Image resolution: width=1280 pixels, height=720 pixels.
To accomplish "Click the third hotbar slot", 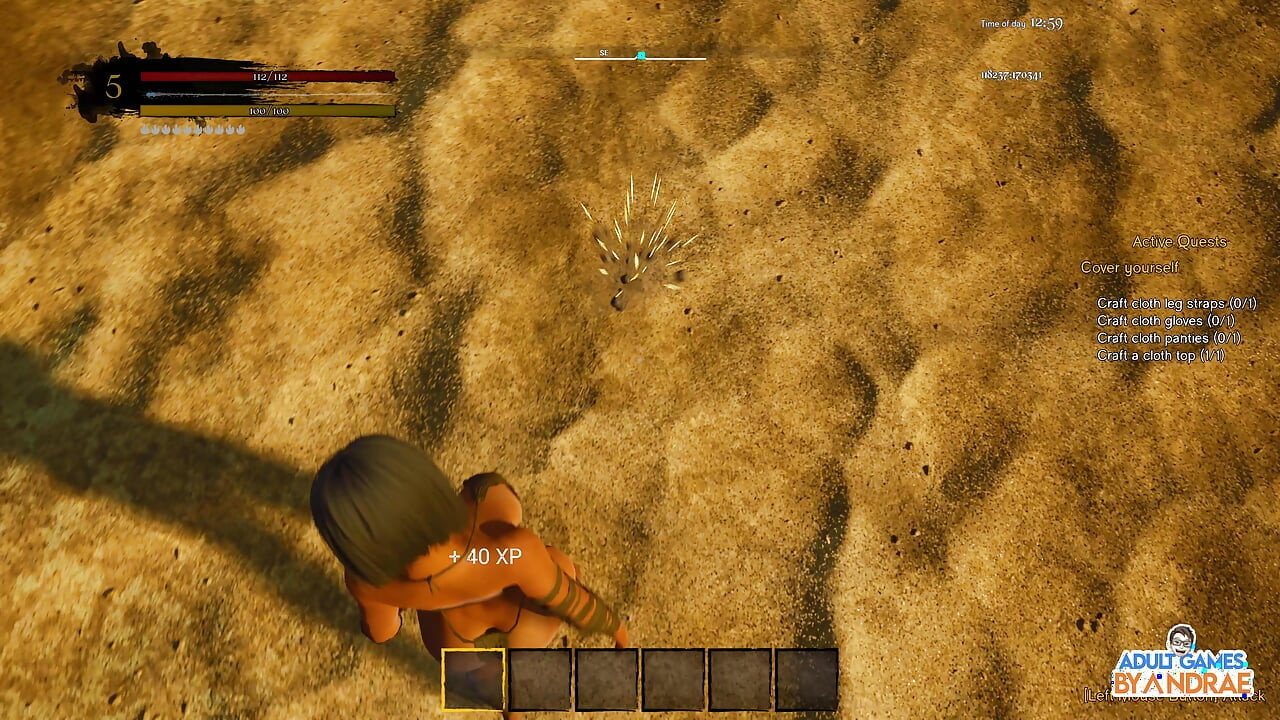I will pos(604,679).
